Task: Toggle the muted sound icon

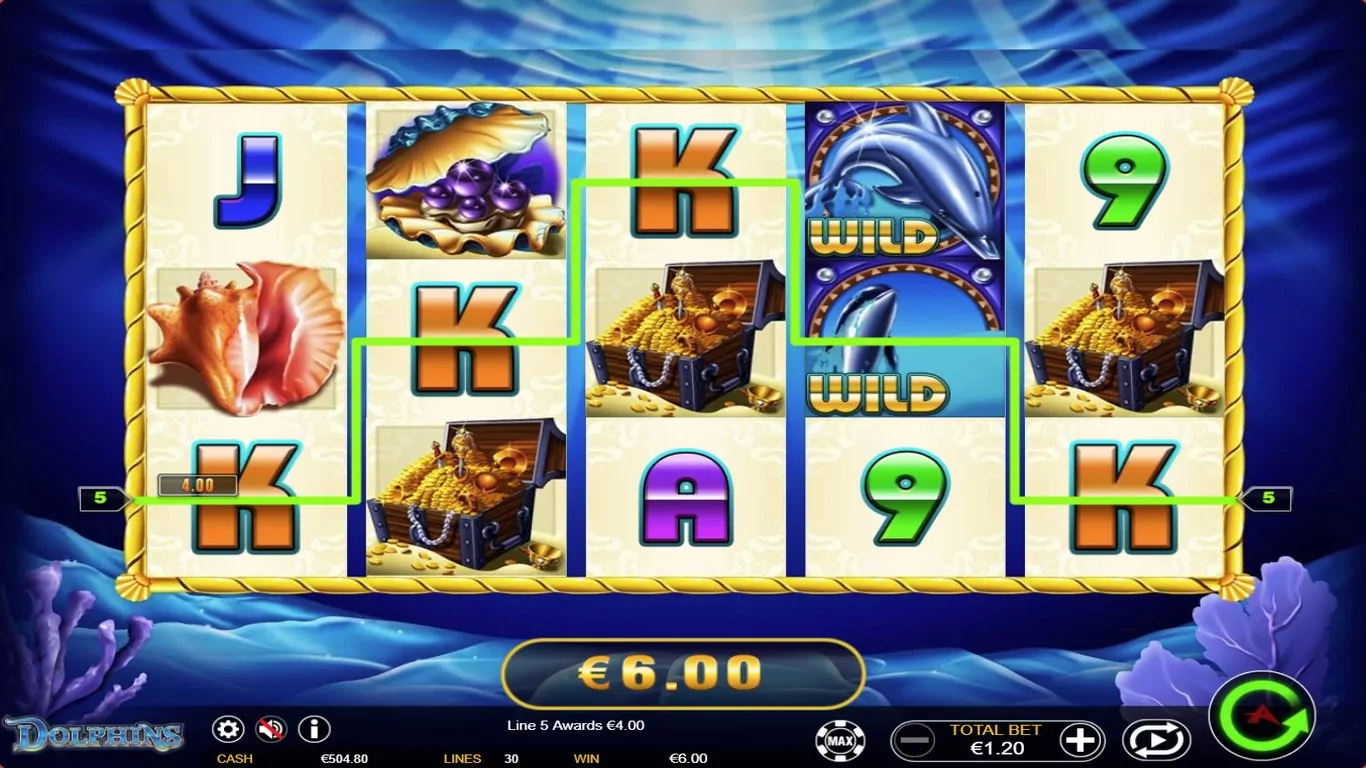Action: [271, 729]
